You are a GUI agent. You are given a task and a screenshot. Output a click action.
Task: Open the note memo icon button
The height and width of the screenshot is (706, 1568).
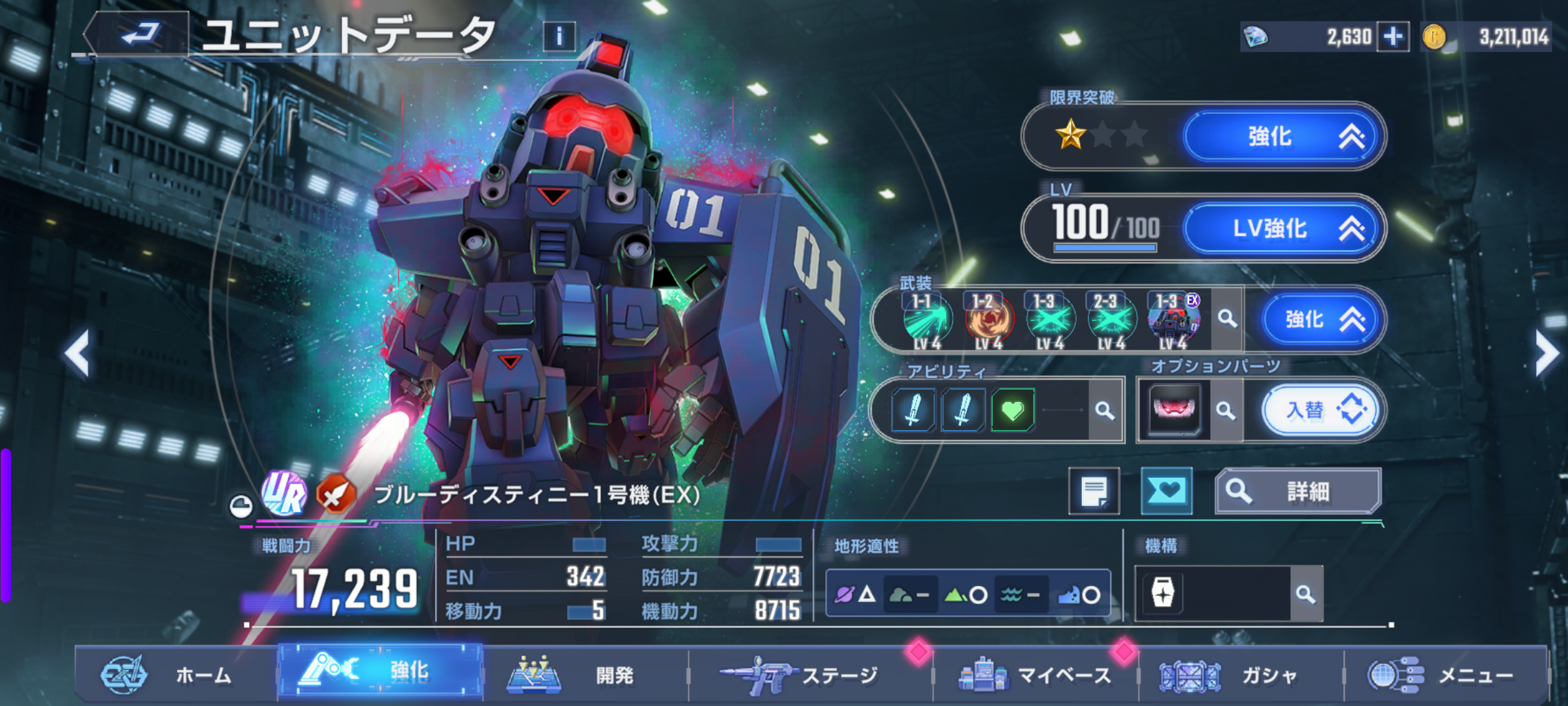click(x=1094, y=491)
